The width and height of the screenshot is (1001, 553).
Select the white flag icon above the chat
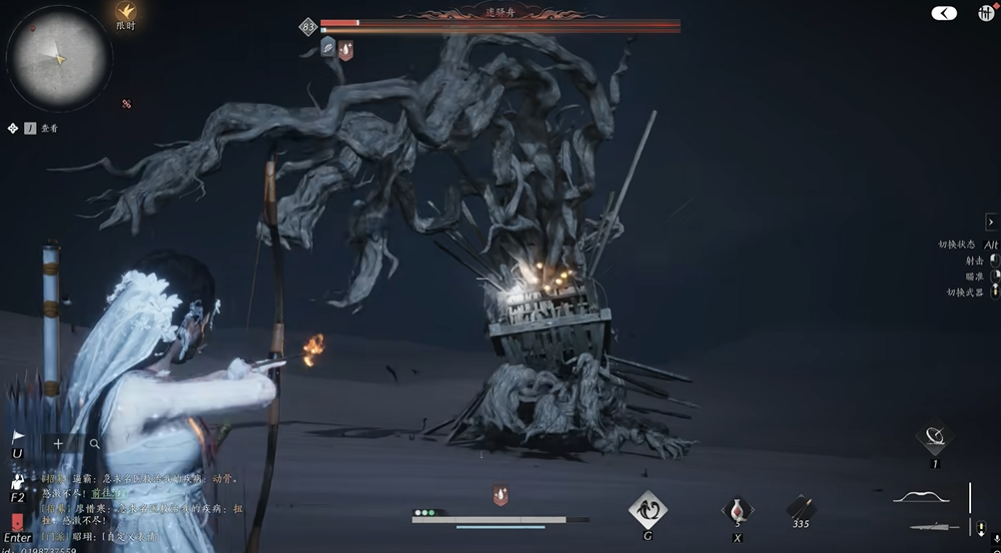[17, 437]
